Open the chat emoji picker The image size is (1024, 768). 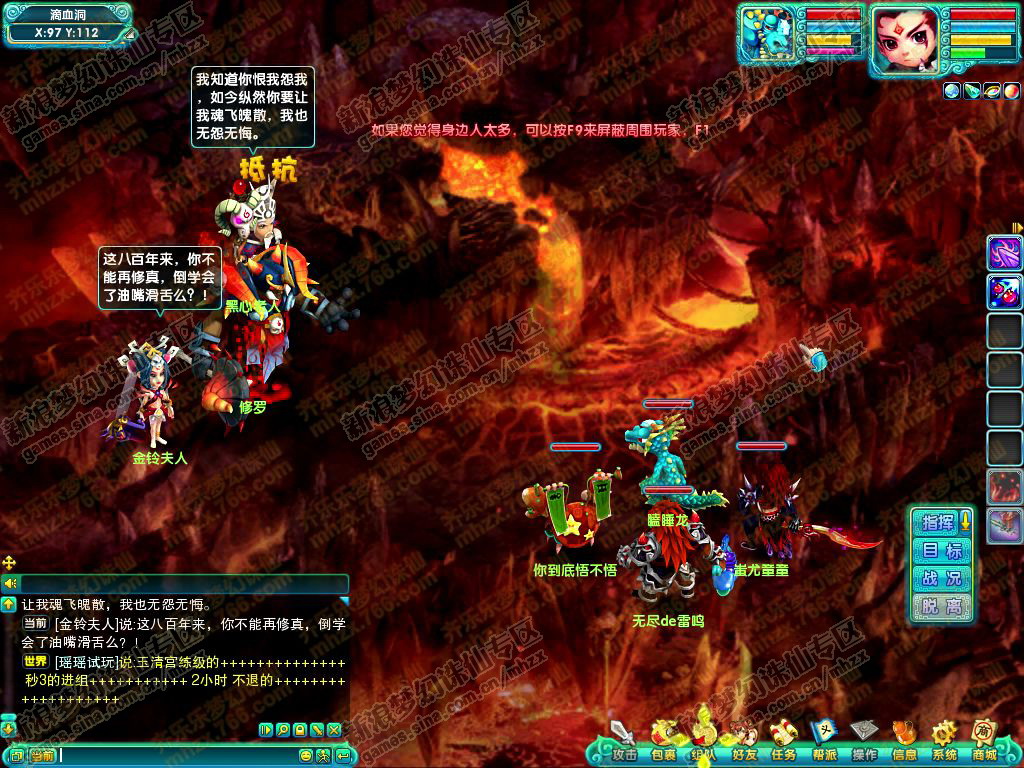[306, 755]
